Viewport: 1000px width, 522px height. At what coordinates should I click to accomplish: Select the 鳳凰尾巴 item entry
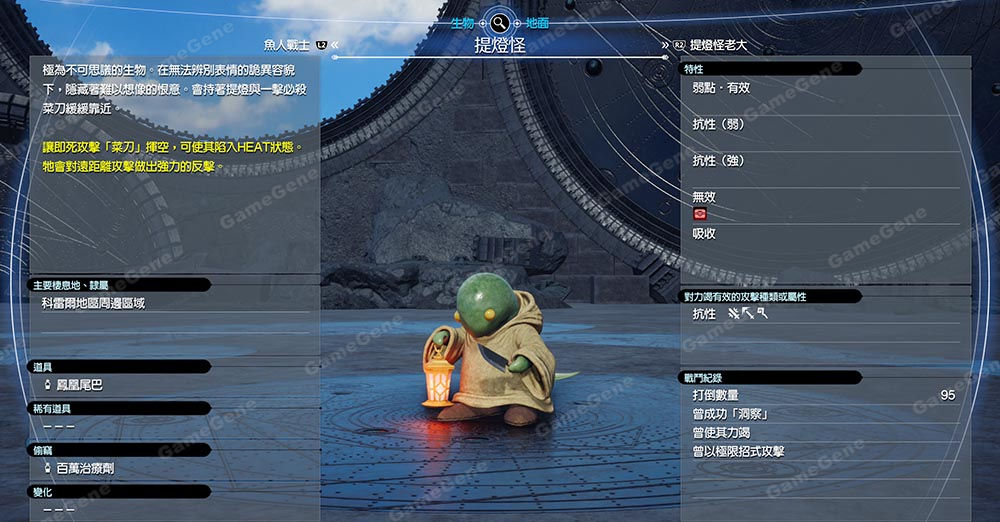point(79,385)
